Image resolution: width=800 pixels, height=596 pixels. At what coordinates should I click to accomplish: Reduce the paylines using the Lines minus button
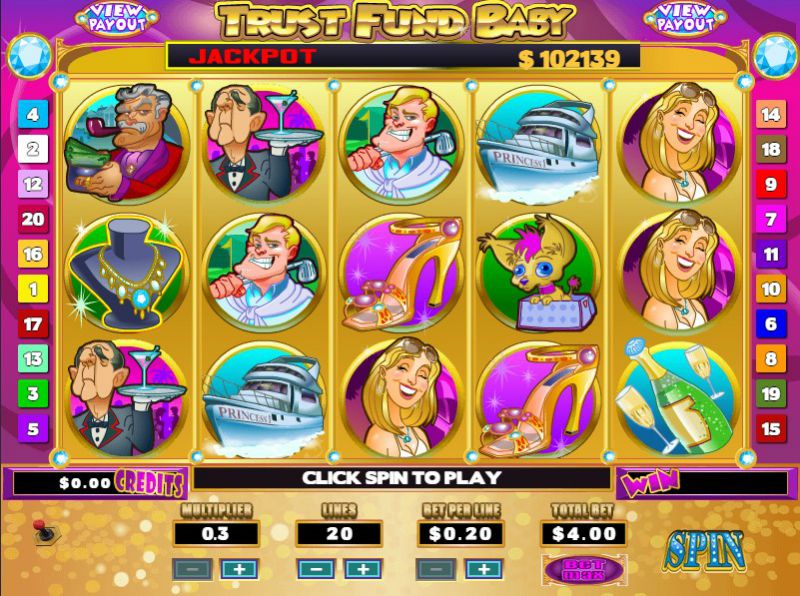tap(316, 569)
